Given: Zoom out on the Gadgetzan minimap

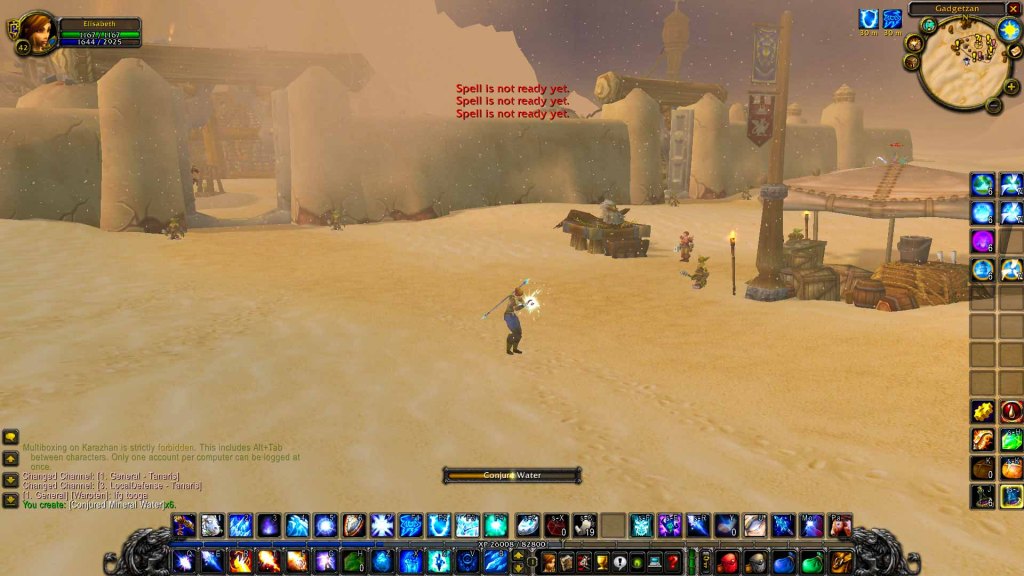Looking at the screenshot, I should [993, 104].
